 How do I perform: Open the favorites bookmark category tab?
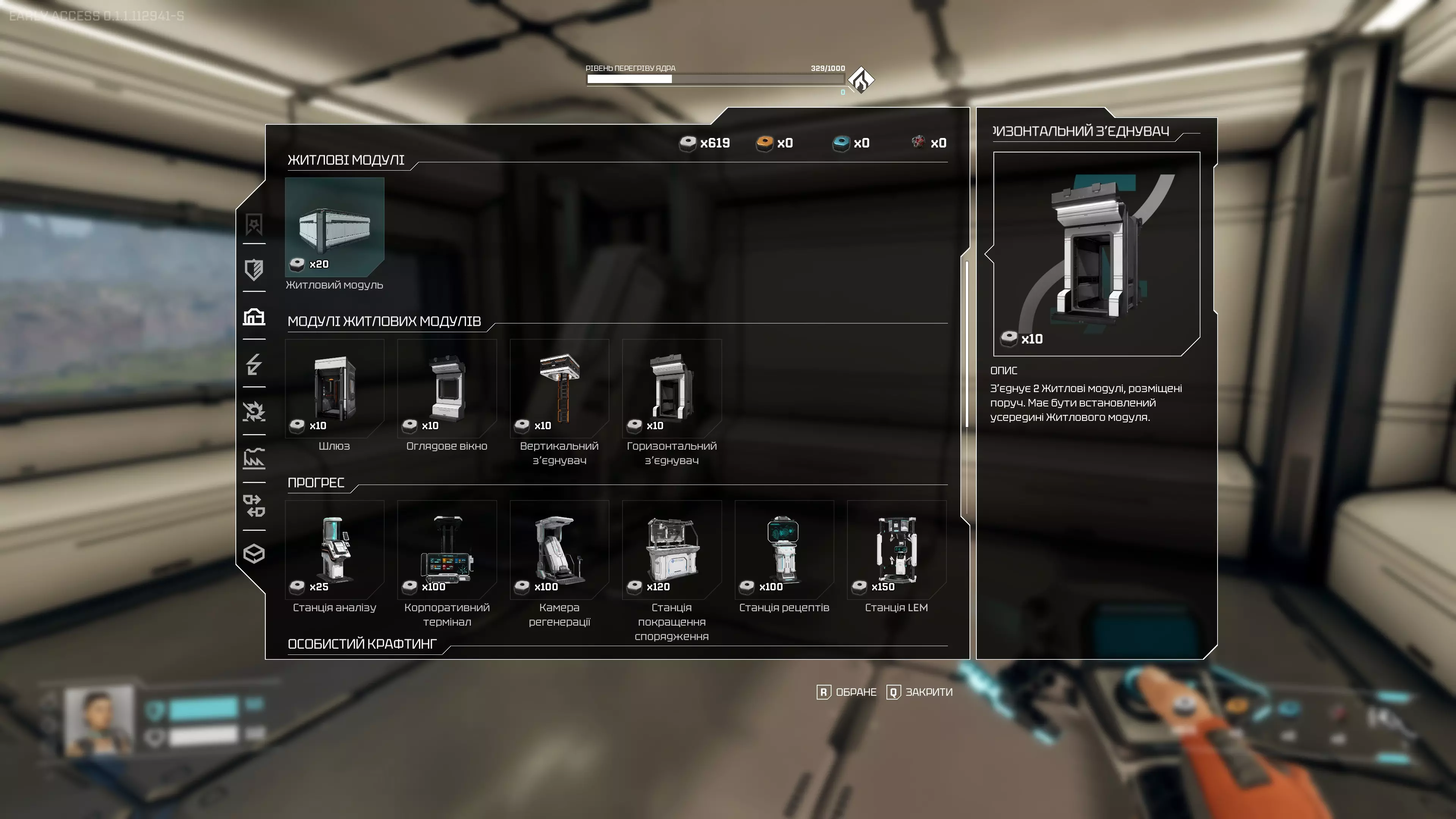click(x=254, y=224)
